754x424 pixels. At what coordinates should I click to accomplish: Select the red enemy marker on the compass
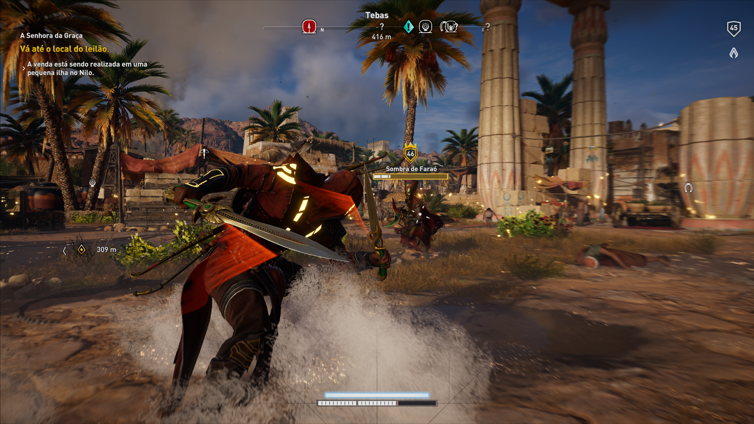(309, 27)
